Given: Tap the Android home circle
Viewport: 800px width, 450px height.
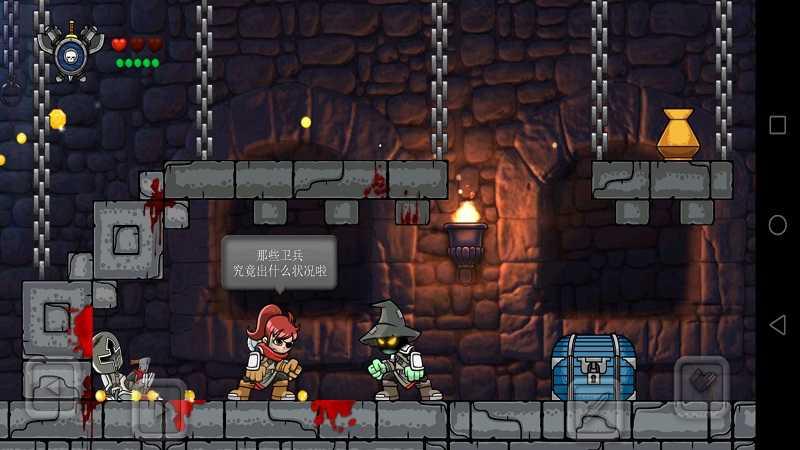Looking at the screenshot, I should (777, 225).
